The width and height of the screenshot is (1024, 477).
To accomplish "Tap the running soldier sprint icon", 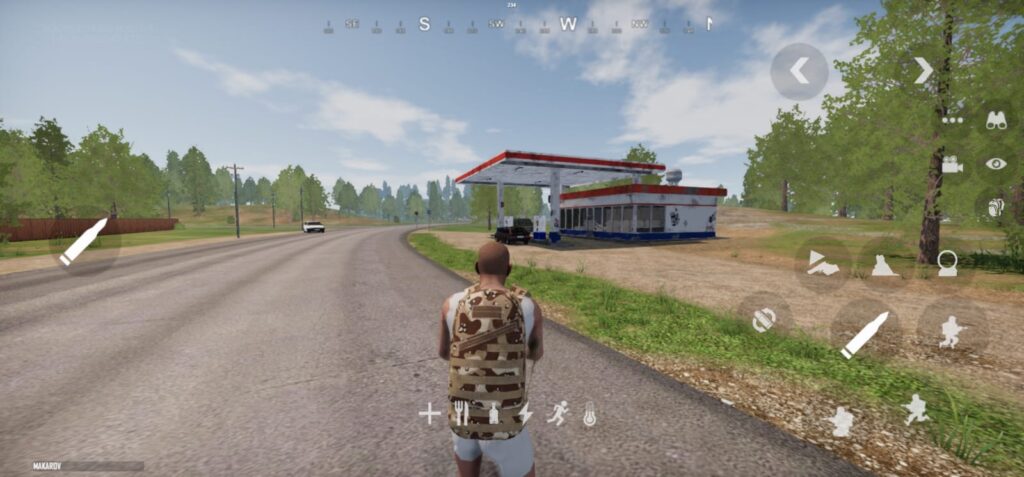I will coord(915,409).
